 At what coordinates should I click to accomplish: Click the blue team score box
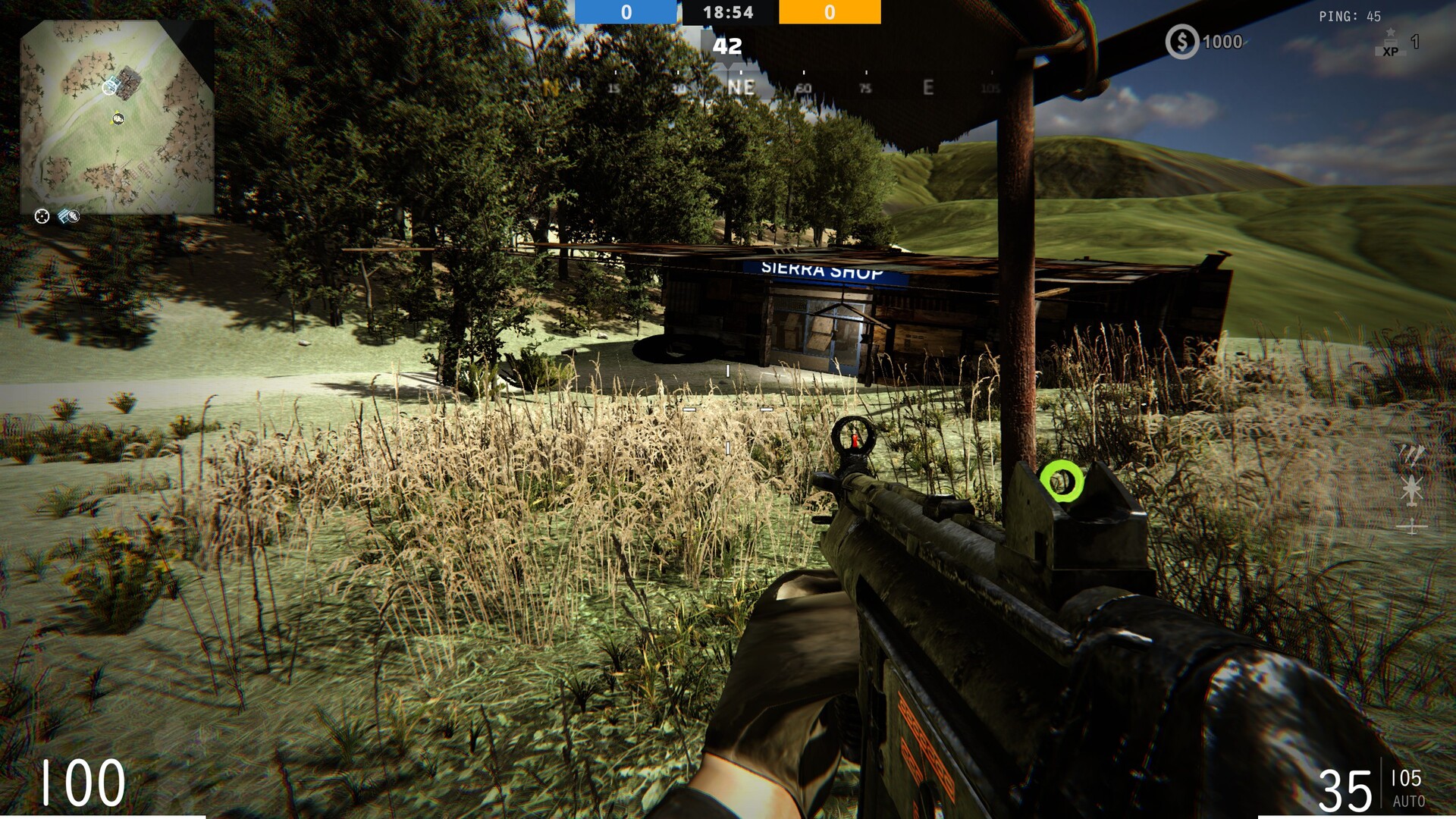coord(624,11)
